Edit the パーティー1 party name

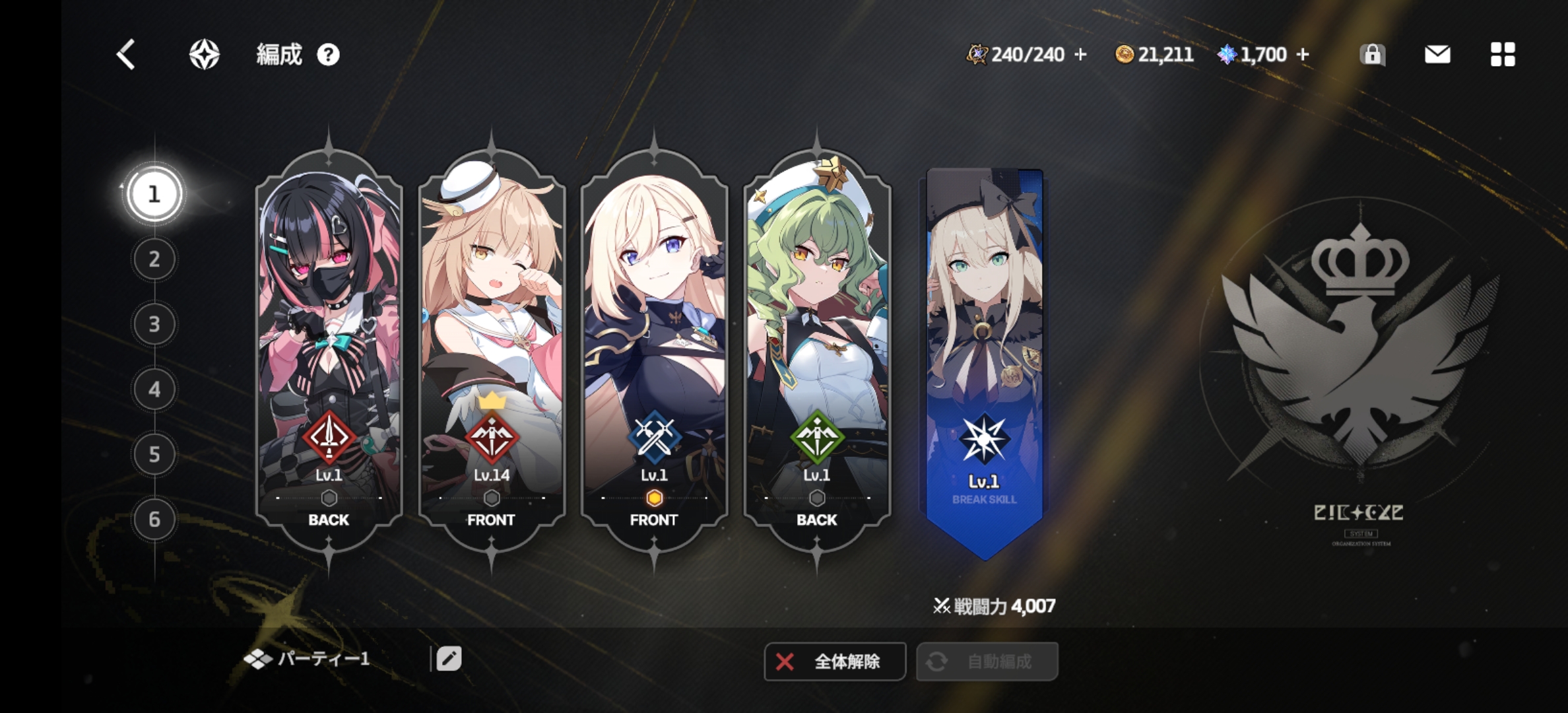pyautogui.click(x=449, y=659)
